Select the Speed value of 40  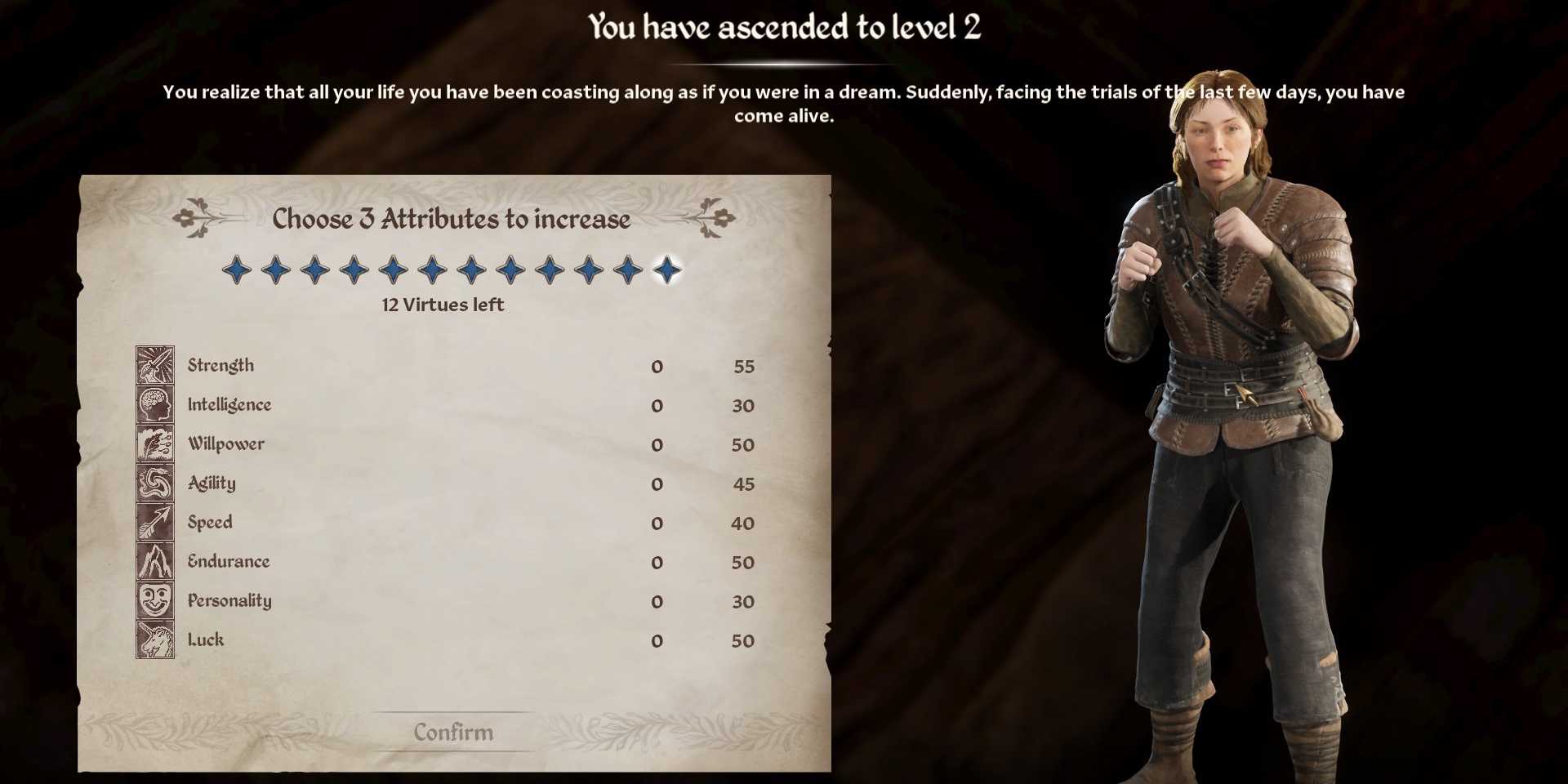[744, 523]
